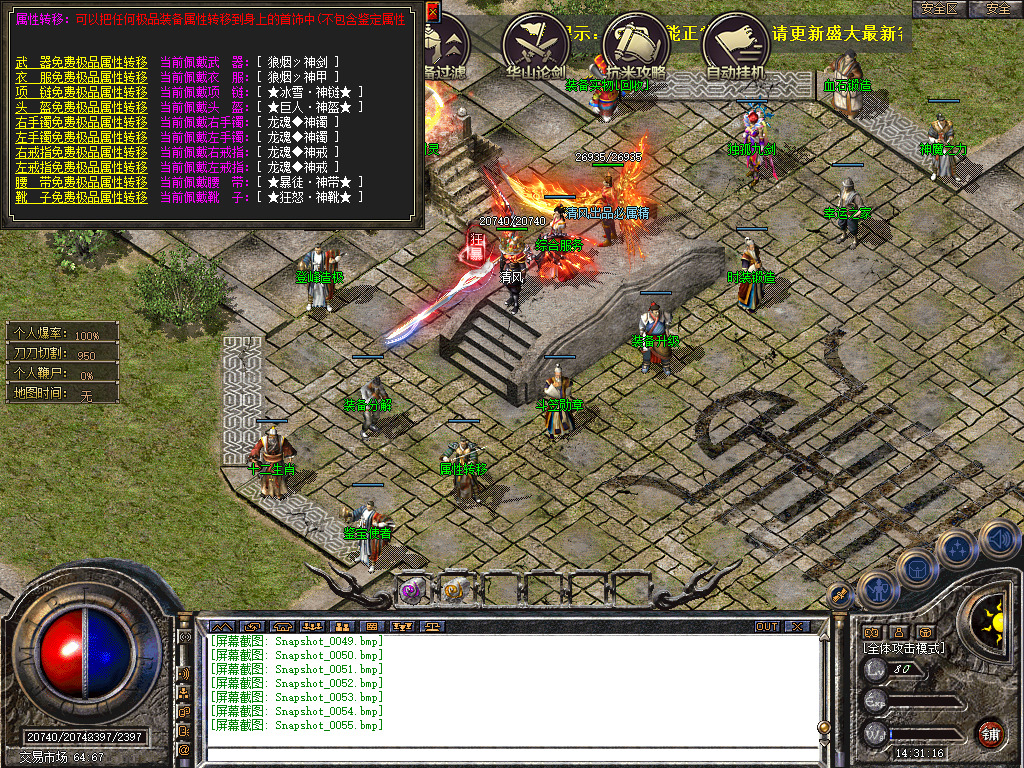Pick necklace (项链) free attribute transfer
Viewport: 1024px width, 768px height.
81,92
